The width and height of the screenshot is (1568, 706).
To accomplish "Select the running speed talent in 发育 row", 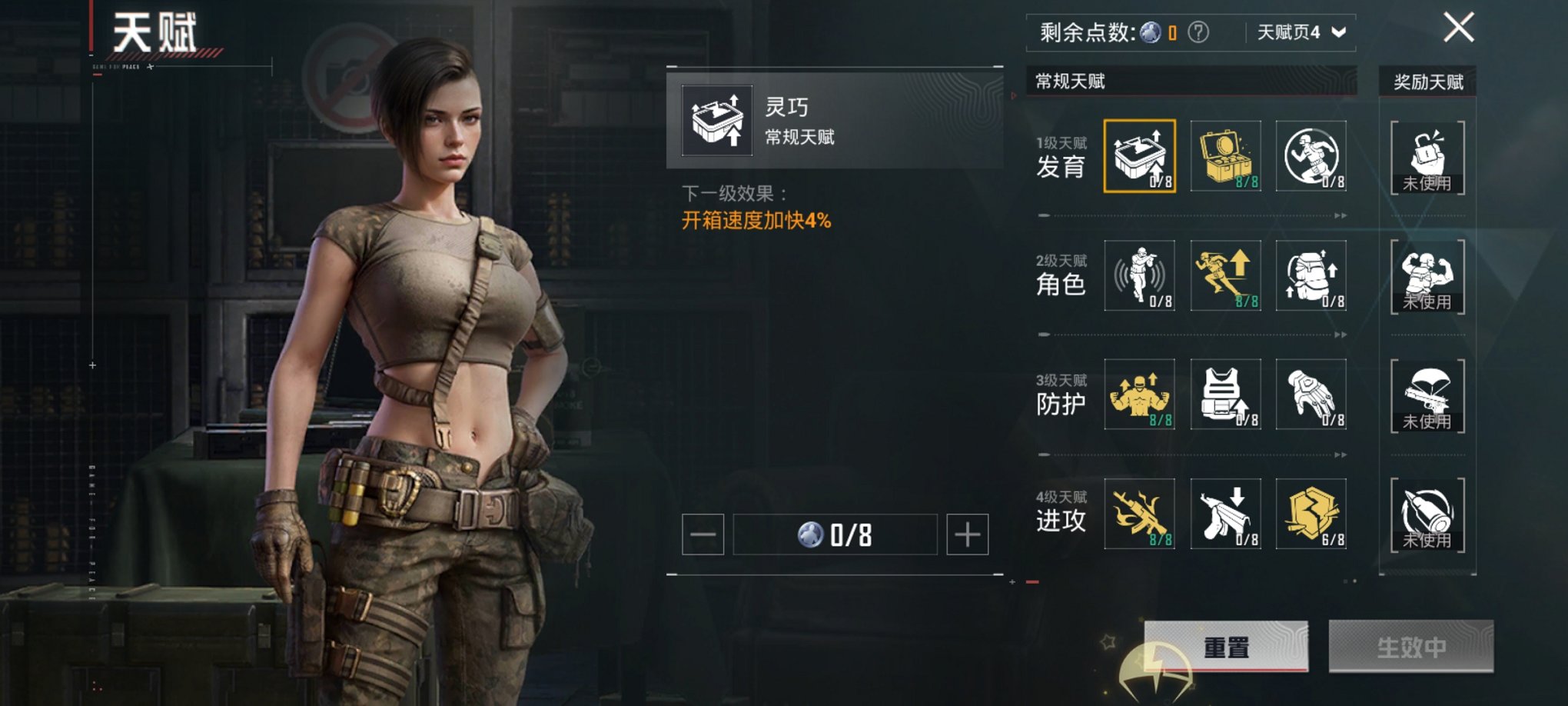I will pyautogui.click(x=1311, y=156).
